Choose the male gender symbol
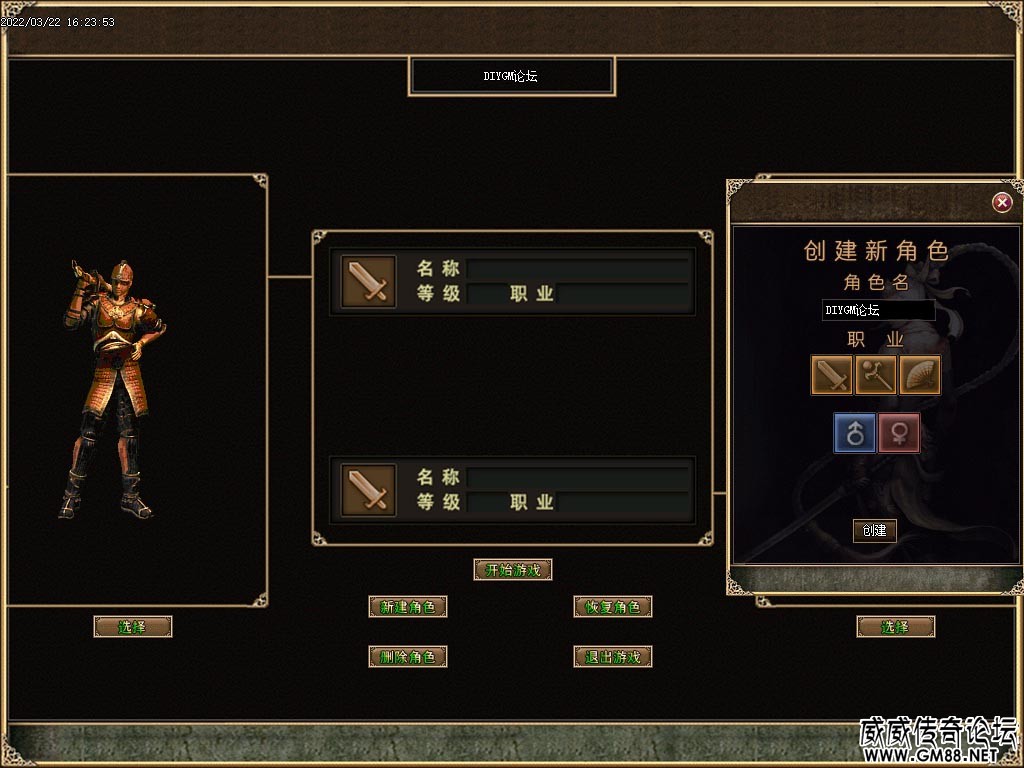This screenshot has width=1024, height=768. pos(855,433)
